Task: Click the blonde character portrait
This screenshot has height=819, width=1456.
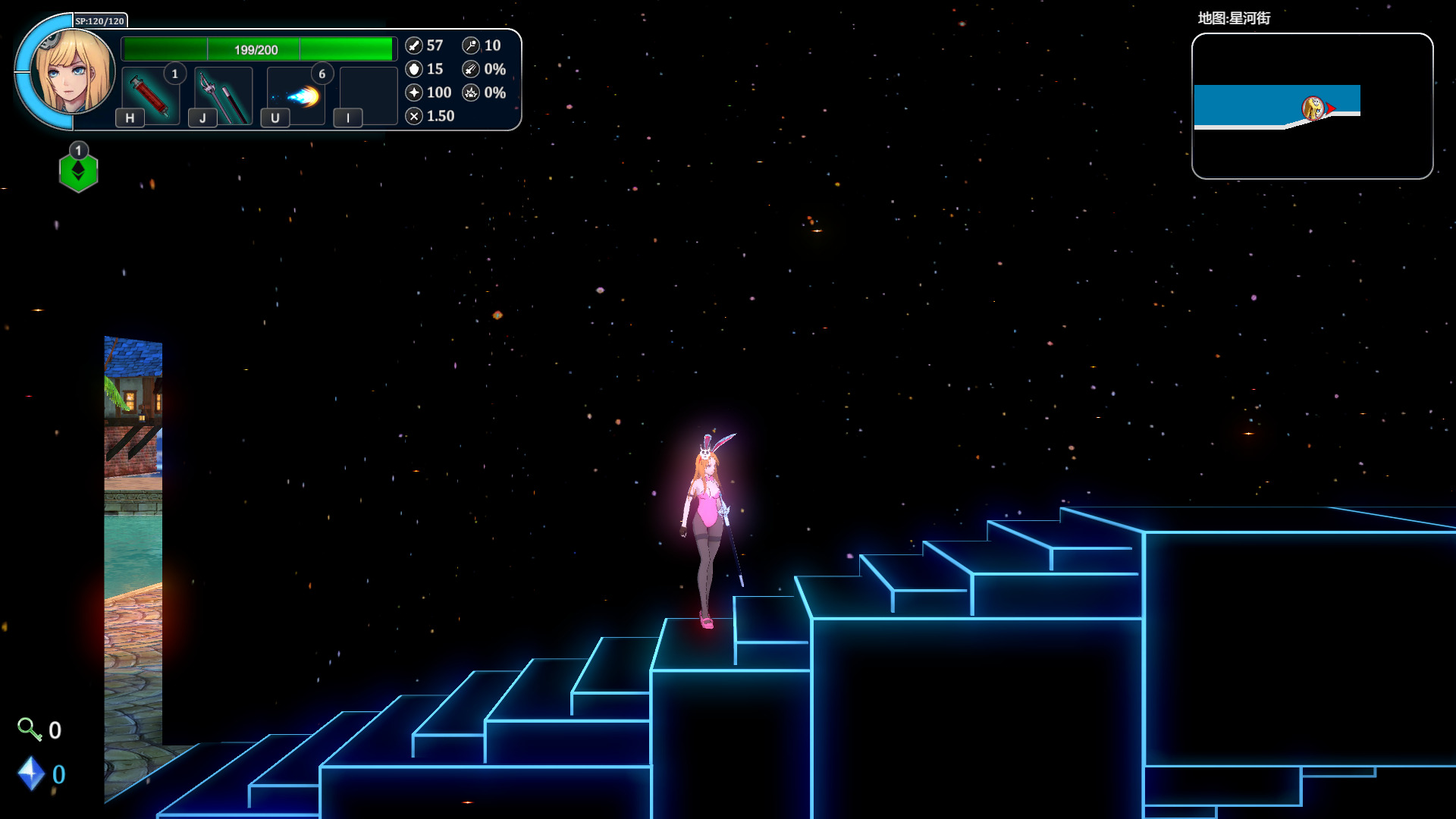Action: click(74, 72)
